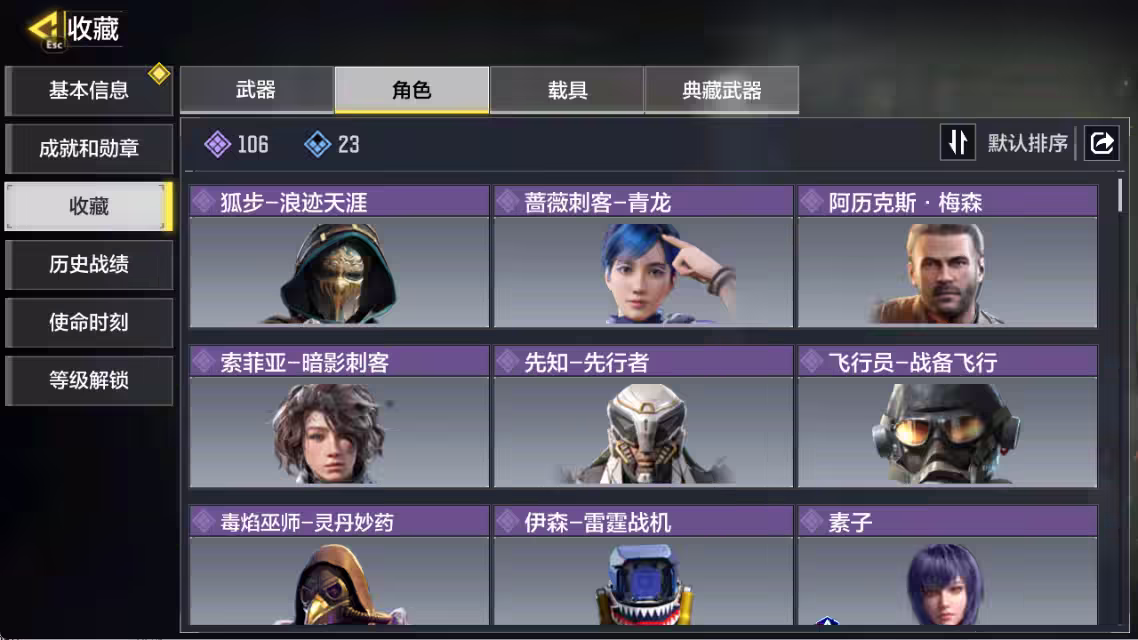Screen dimensions: 1138x640
Task: Select the 狐步-浪迹天涯 character card
Action: [339, 257]
